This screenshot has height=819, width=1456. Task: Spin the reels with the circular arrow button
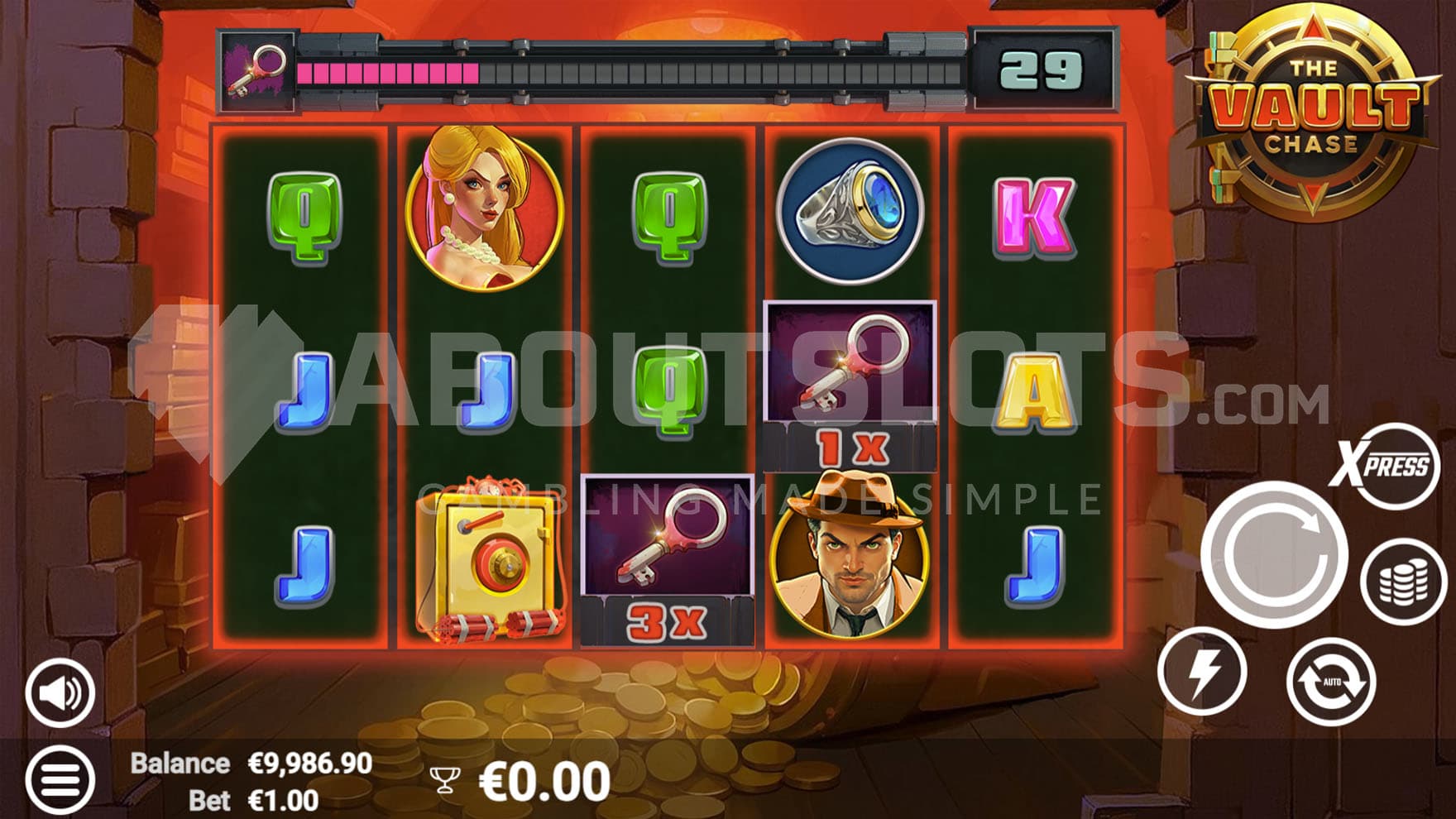click(1273, 553)
